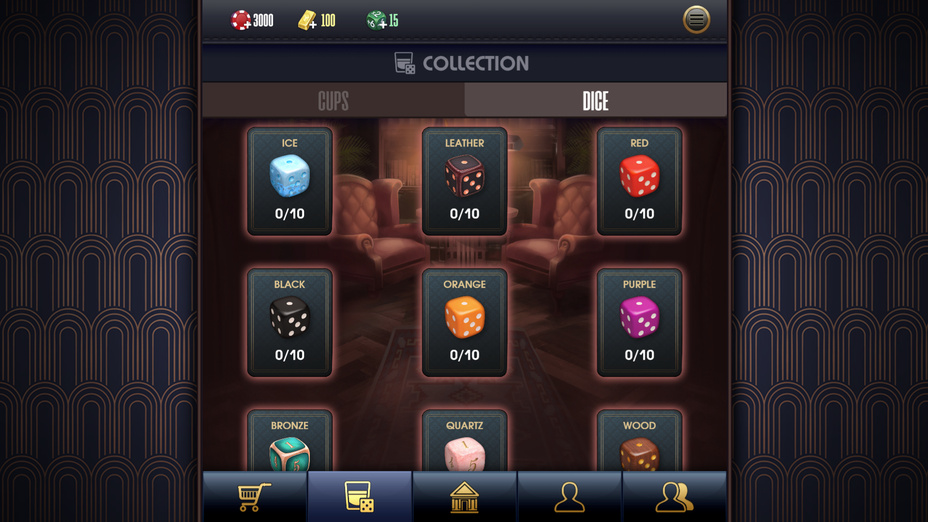Viewport: 928px width, 522px height.
Task: Open the Purple dice card
Action: click(639, 322)
